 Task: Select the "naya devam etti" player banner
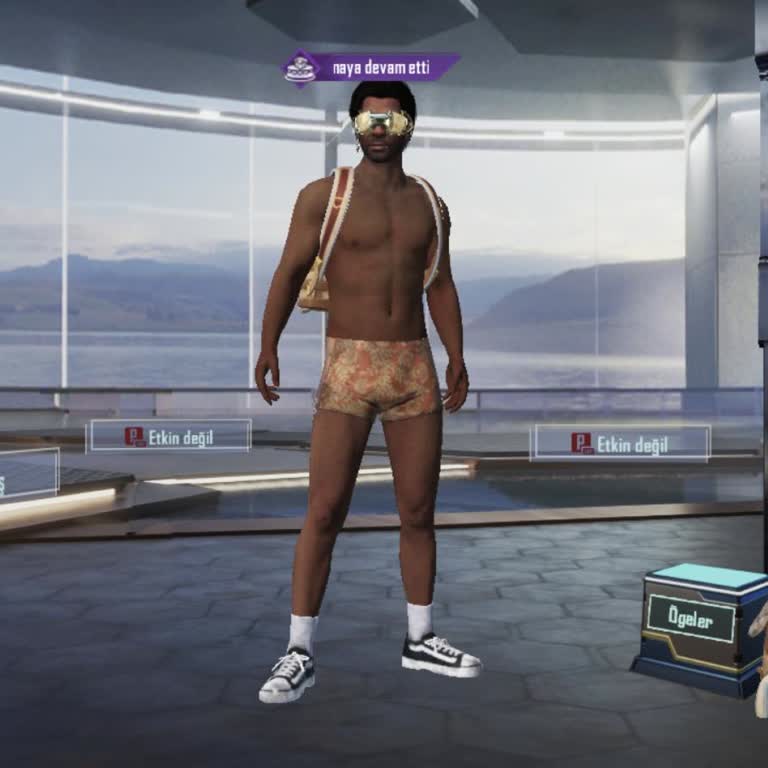coord(371,68)
